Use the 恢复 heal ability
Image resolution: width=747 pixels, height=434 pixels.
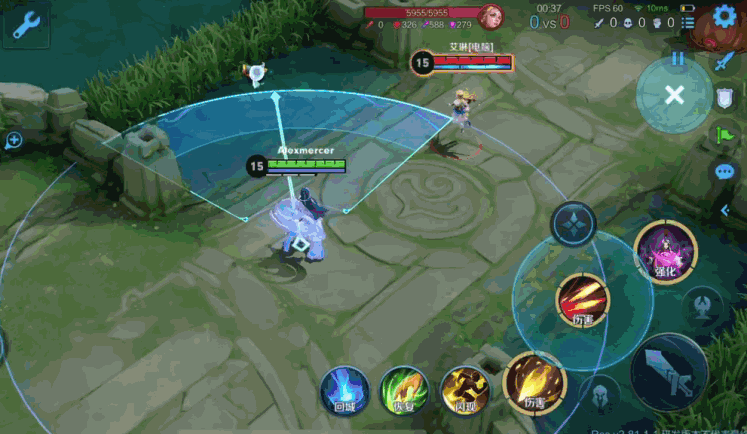[404, 389]
